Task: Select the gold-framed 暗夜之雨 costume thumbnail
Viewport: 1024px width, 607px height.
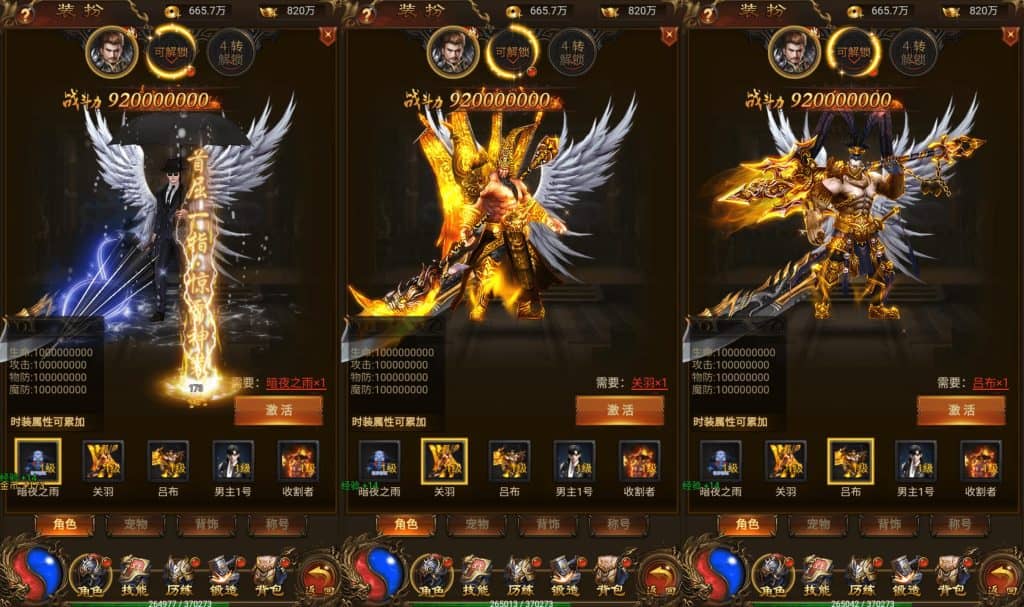Action: (x=38, y=460)
